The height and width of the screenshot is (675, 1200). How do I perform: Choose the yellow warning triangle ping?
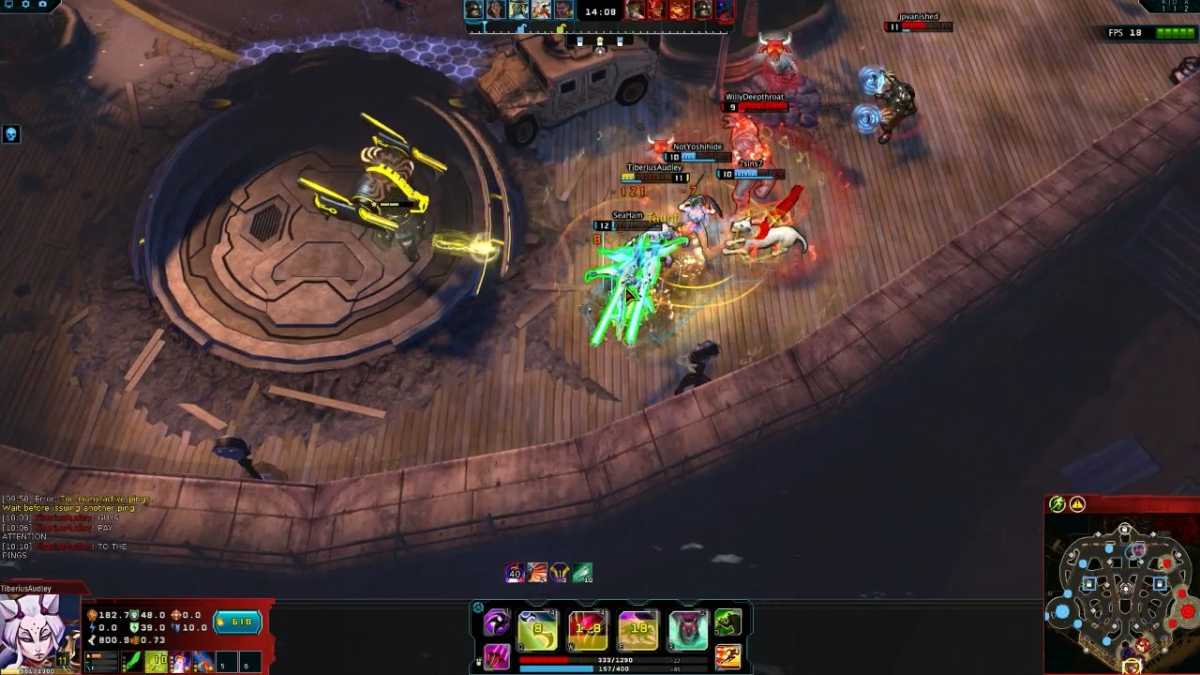(x=1077, y=505)
